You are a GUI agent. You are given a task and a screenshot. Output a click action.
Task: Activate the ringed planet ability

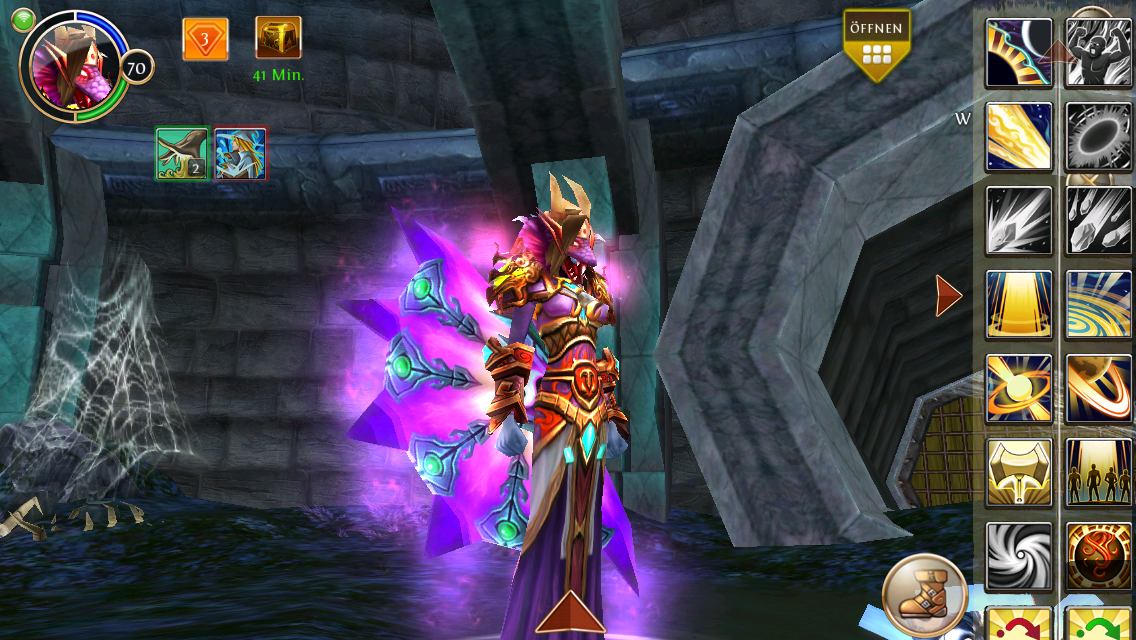[1097, 388]
